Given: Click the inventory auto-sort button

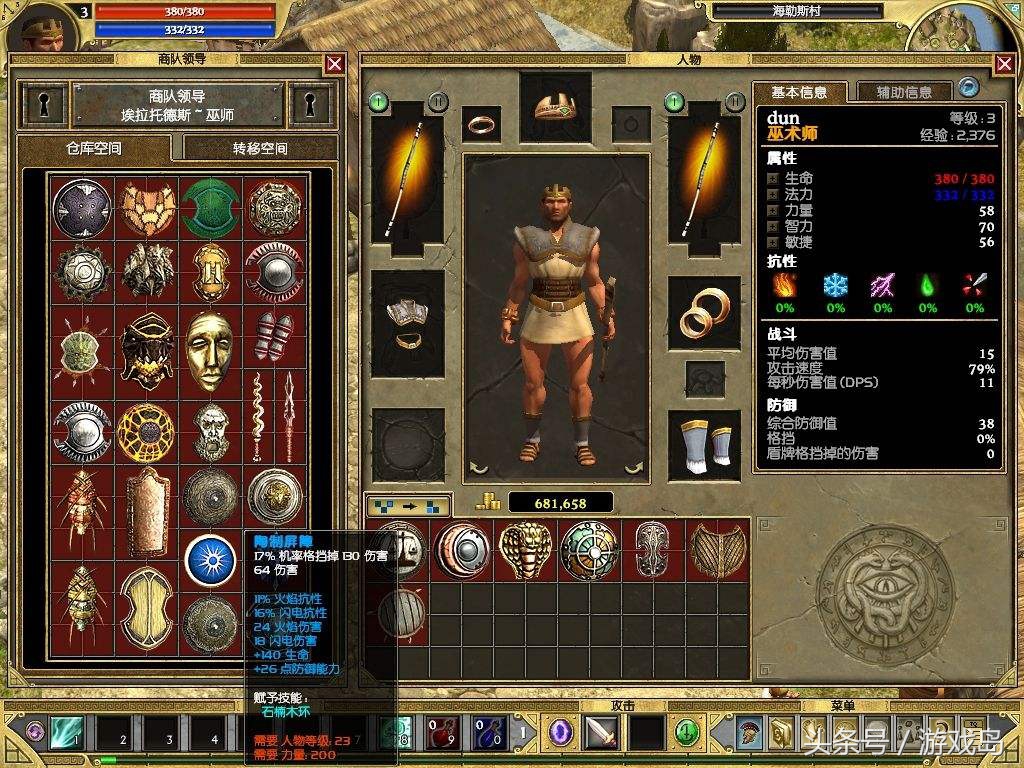Looking at the screenshot, I should [408, 504].
